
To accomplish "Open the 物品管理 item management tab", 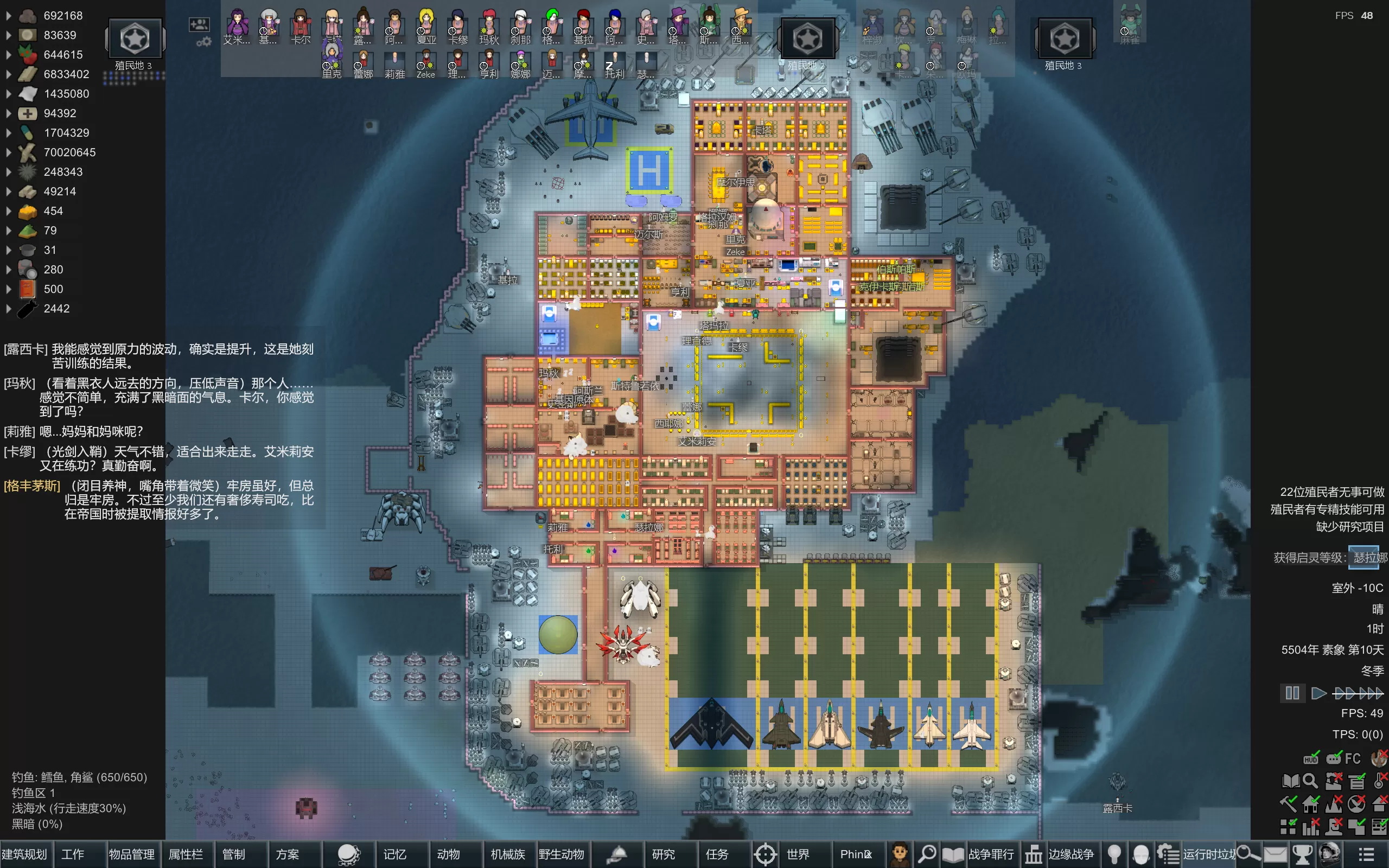I will [132, 854].
